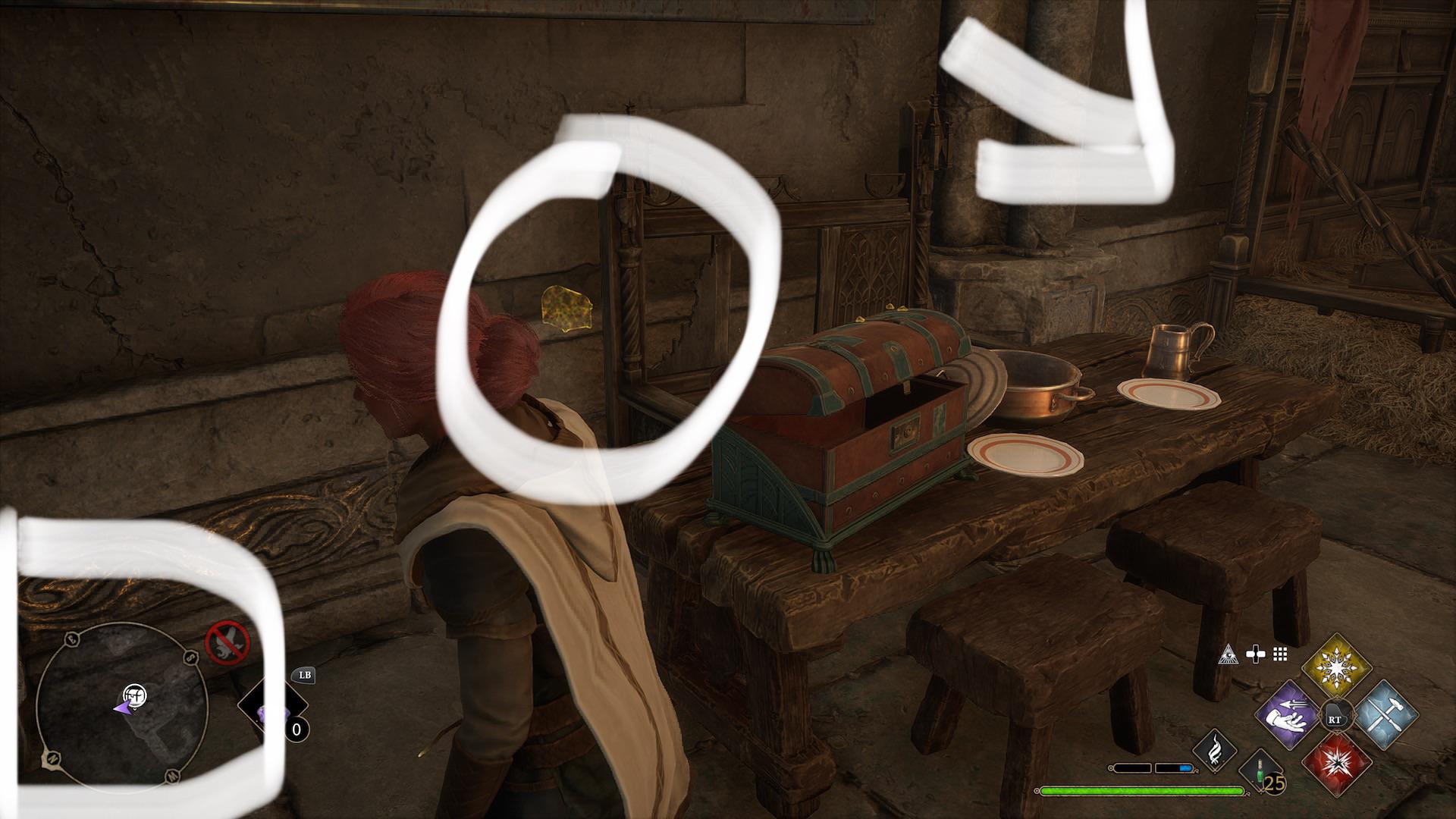1456x819 pixels.
Task: Click the Ancient Magic counter showing 0
Action: pos(297,730)
